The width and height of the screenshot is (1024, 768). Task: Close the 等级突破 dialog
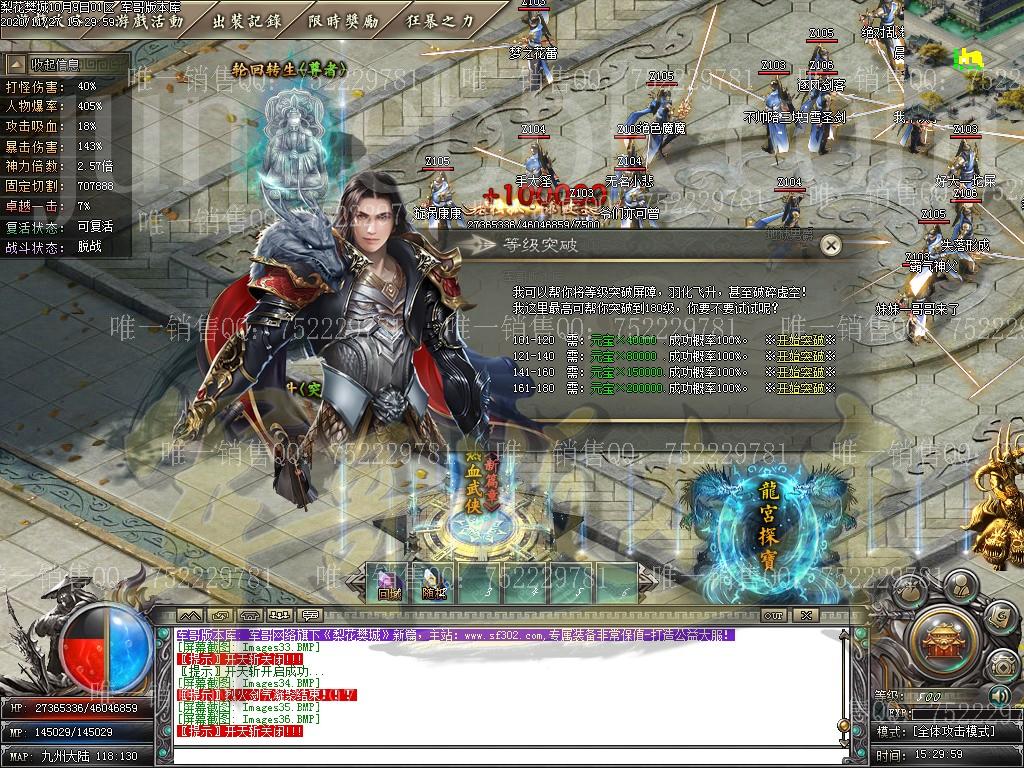tap(829, 244)
